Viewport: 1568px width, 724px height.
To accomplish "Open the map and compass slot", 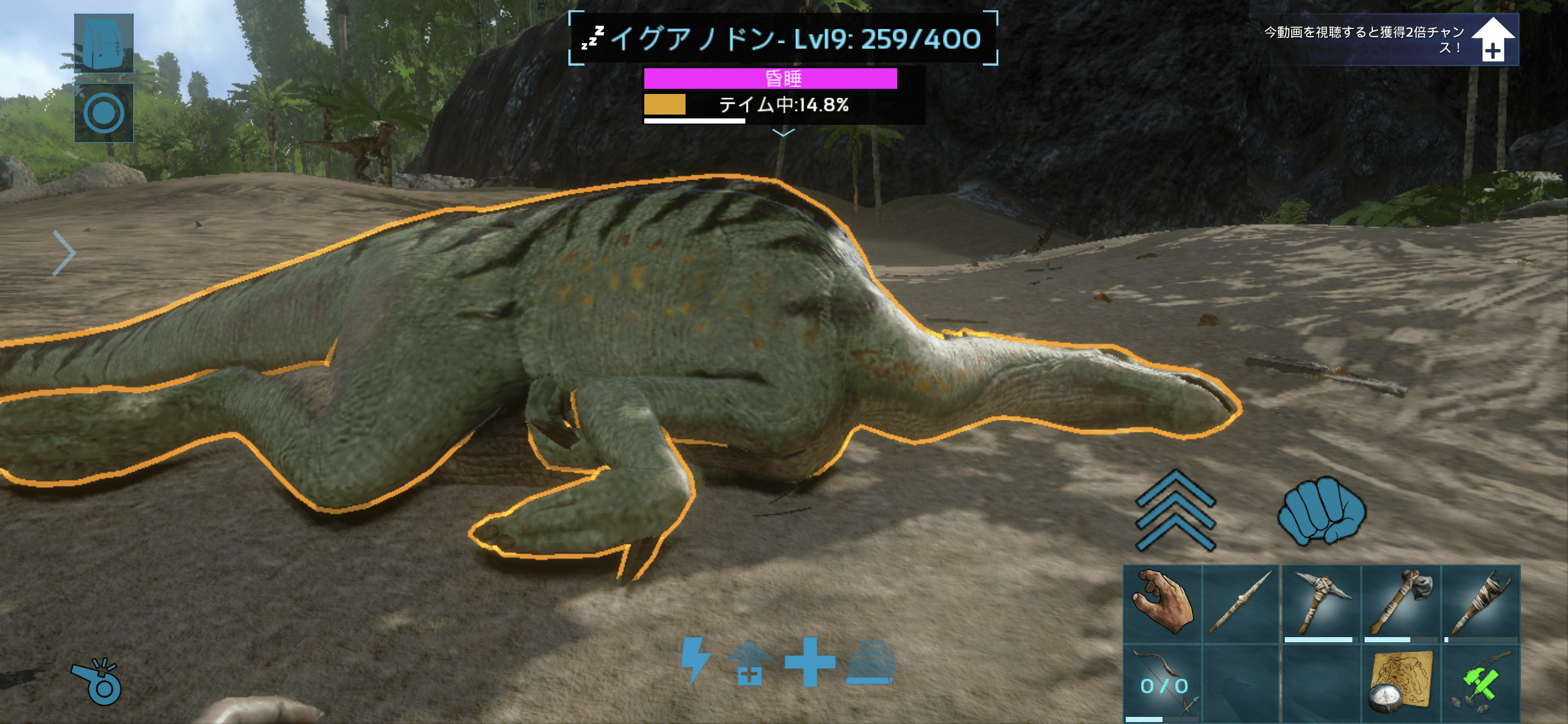I will pyautogui.click(x=1401, y=683).
